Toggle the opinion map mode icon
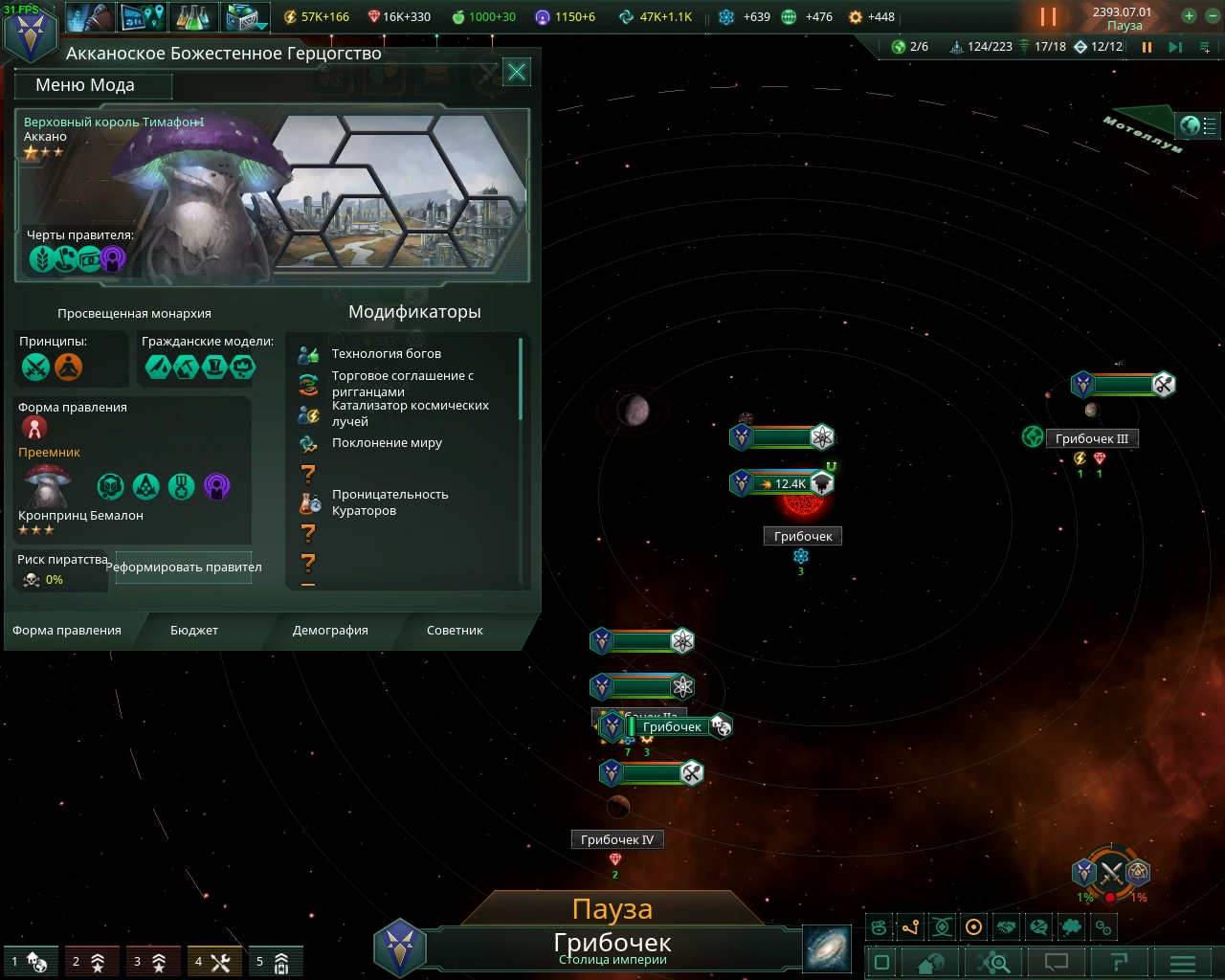This screenshot has width=1225, height=980. [x=1038, y=926]
